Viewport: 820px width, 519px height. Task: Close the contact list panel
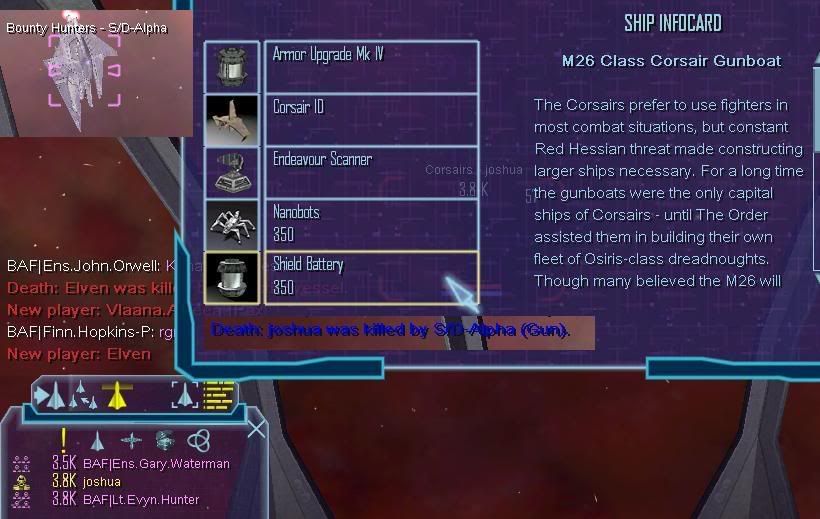coord(257,429)
